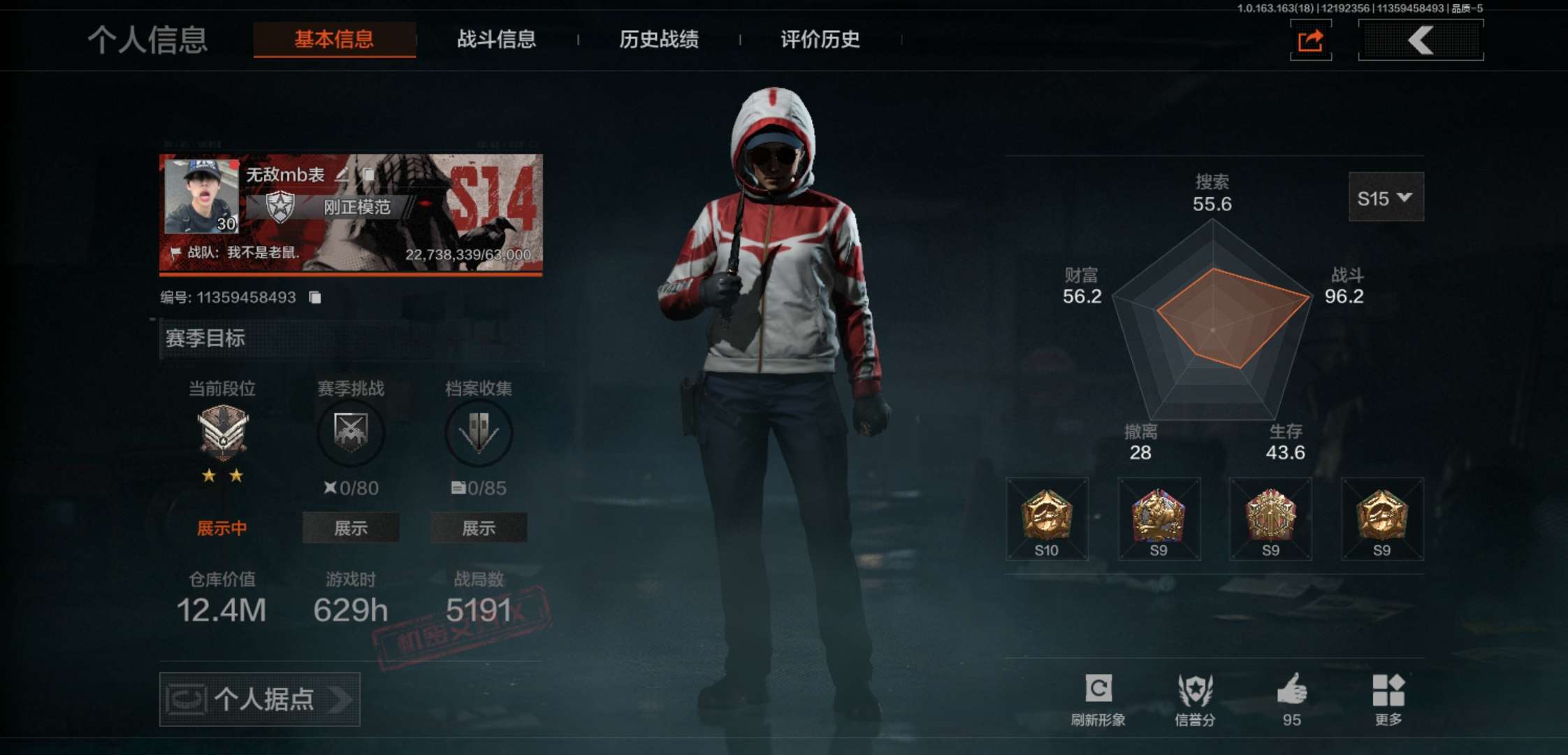Open the share screenshot icon
The width and height of the screenshot is (1568, 755).
coord(1310,41)
